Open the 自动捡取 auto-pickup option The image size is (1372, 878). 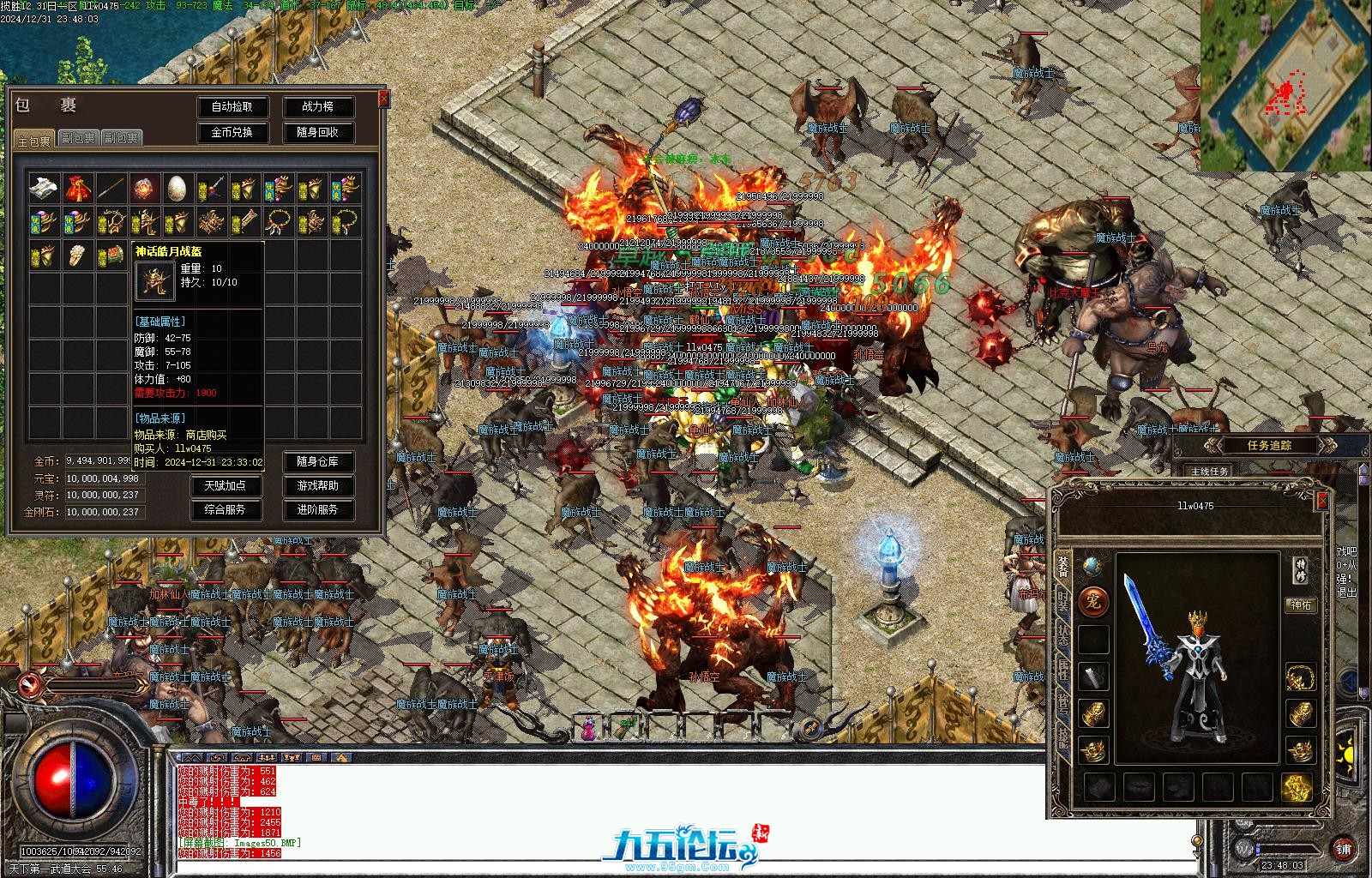[x=232, y=107]
